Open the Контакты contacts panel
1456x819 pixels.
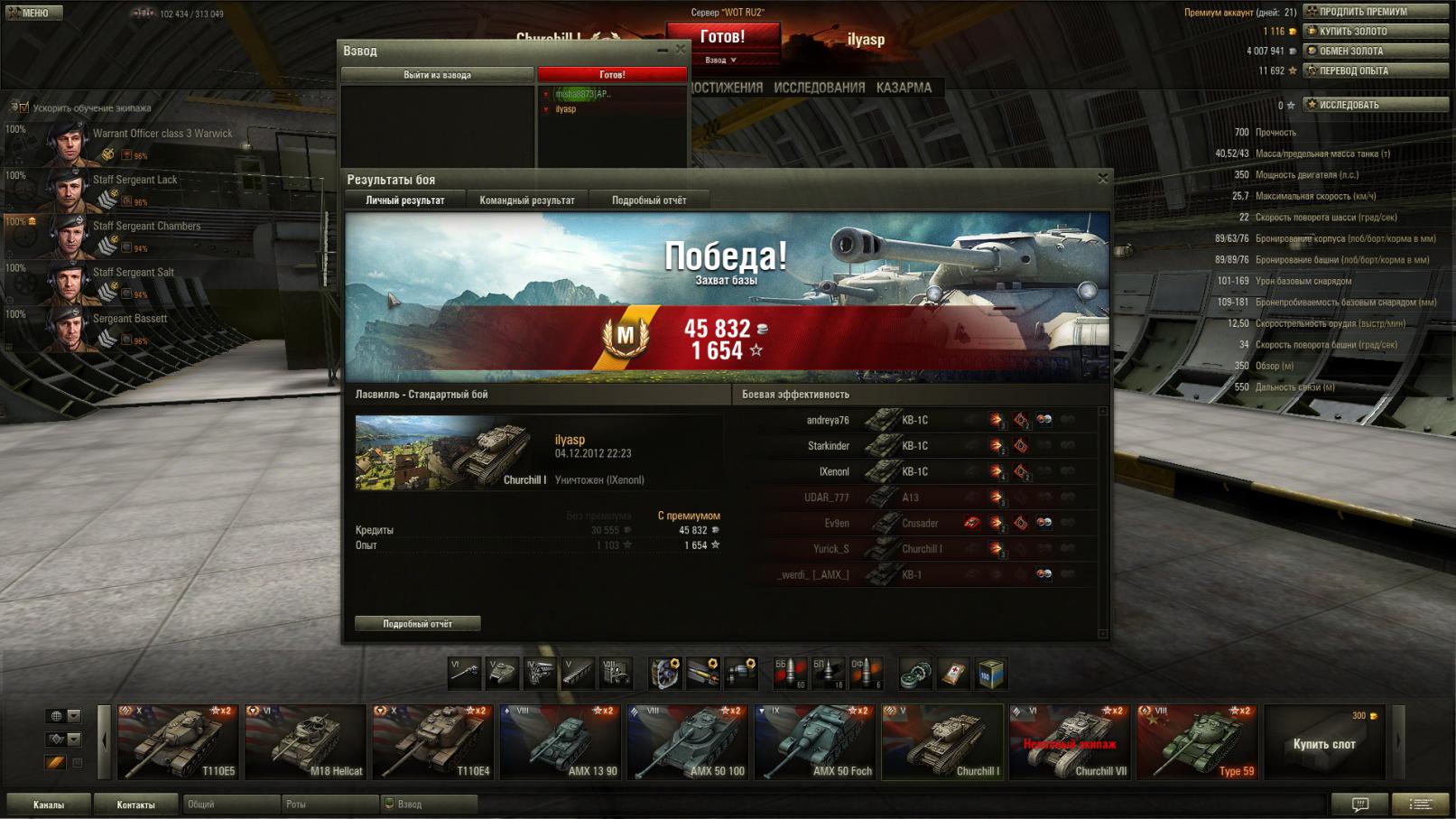(x=135, y=805)
